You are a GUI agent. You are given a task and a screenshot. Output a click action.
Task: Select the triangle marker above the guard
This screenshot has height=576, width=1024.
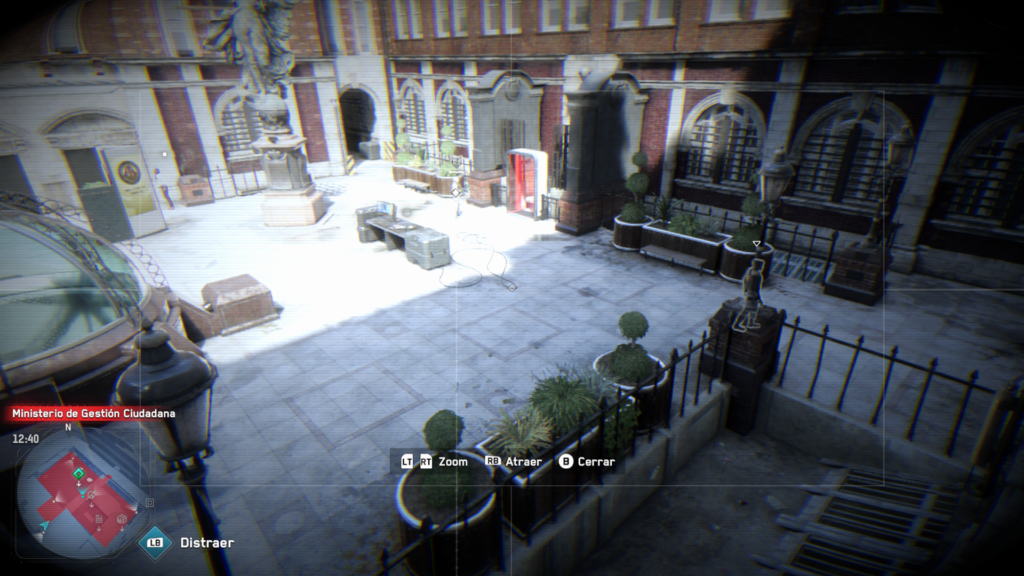point(757,243)
